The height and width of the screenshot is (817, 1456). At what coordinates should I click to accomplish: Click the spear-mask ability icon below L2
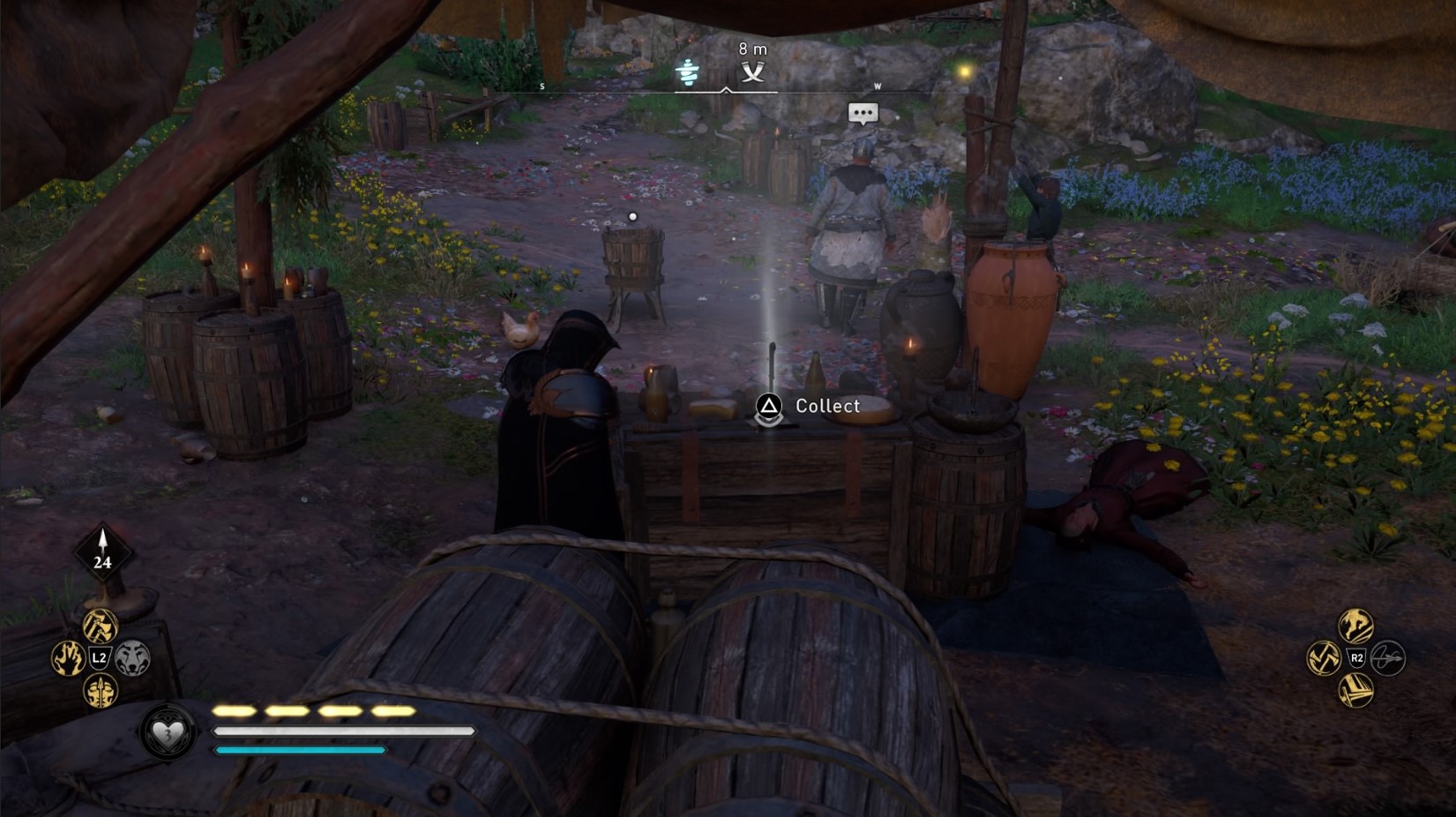pos(100,692)
